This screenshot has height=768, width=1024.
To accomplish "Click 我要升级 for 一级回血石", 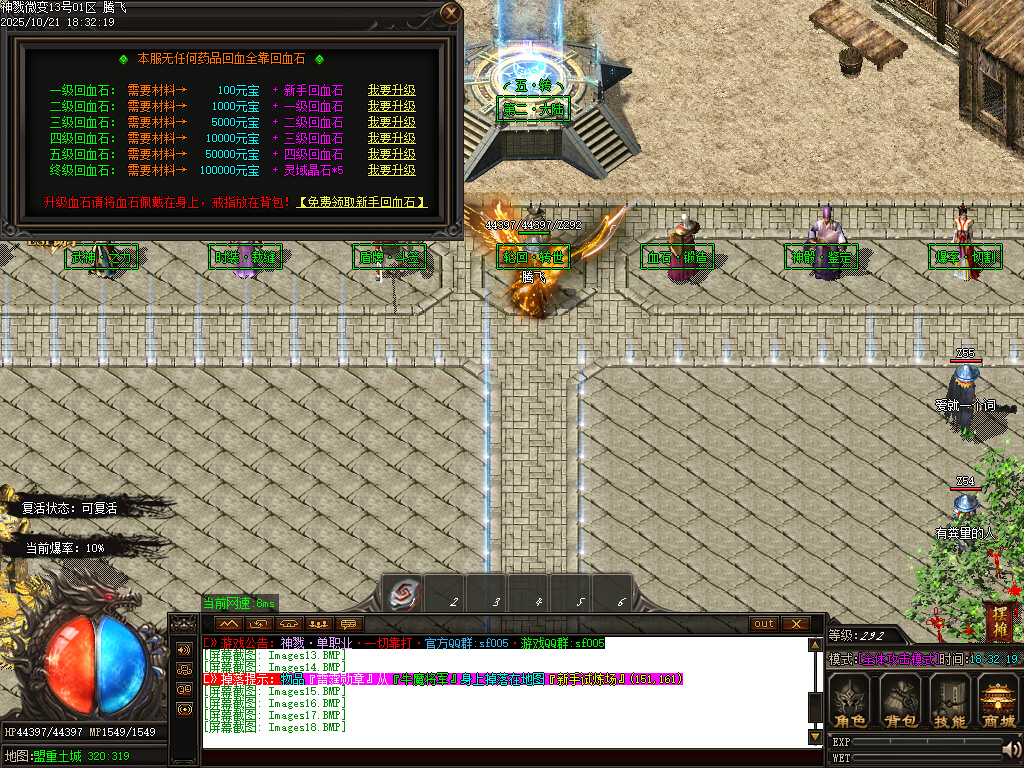I will [x=391, y=91].
